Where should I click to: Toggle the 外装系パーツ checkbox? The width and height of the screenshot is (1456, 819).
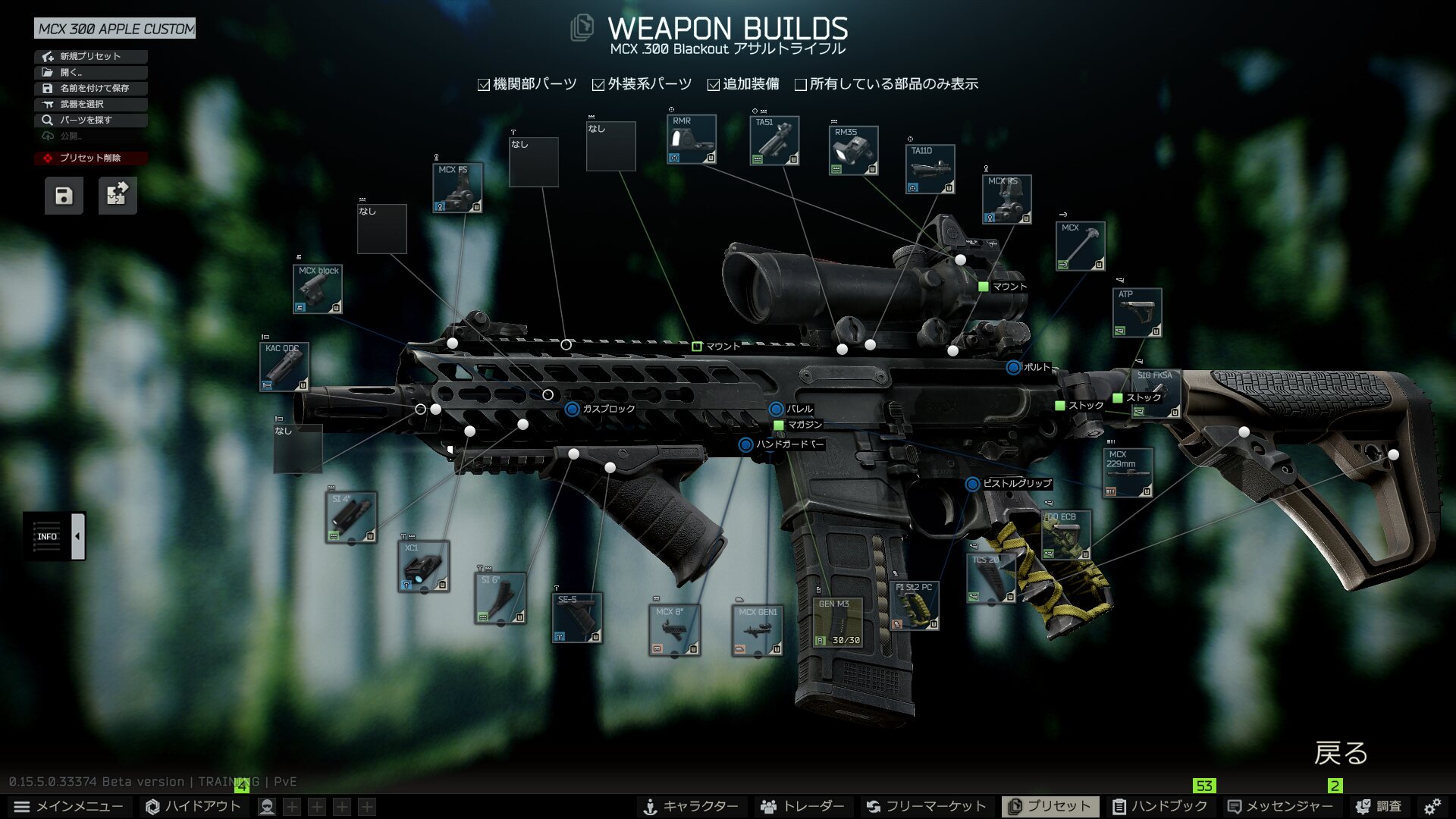click(x=598, y=85)
